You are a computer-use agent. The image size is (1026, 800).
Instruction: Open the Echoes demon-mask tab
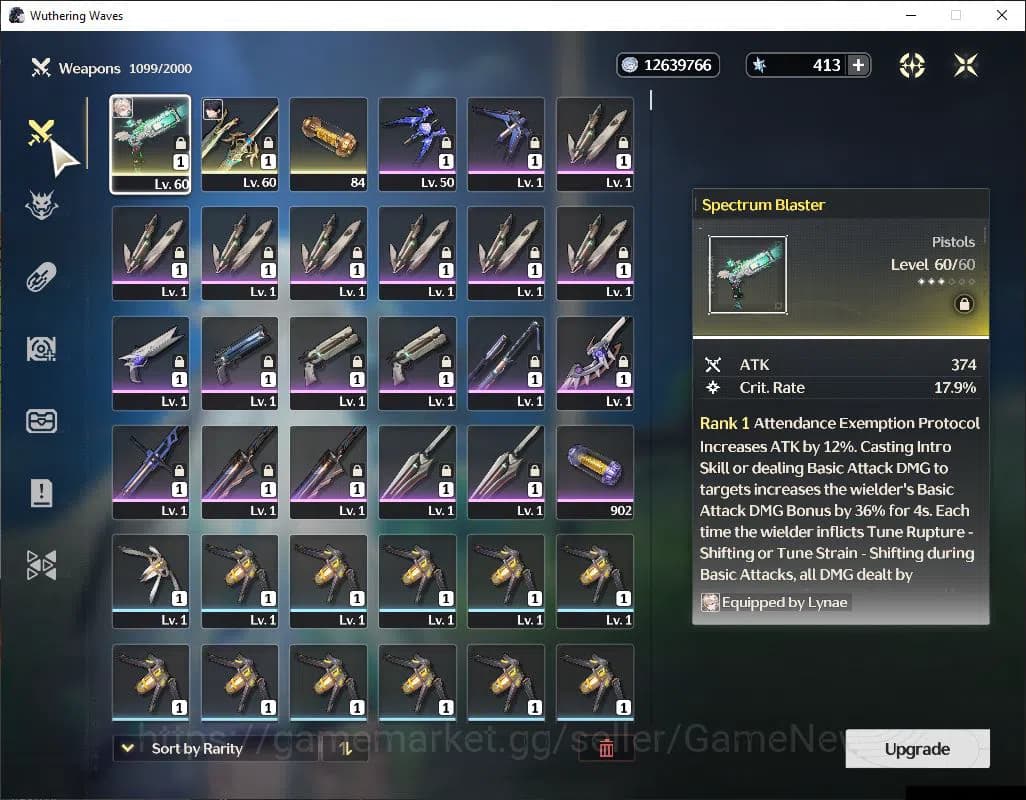(x=42, y=205)
